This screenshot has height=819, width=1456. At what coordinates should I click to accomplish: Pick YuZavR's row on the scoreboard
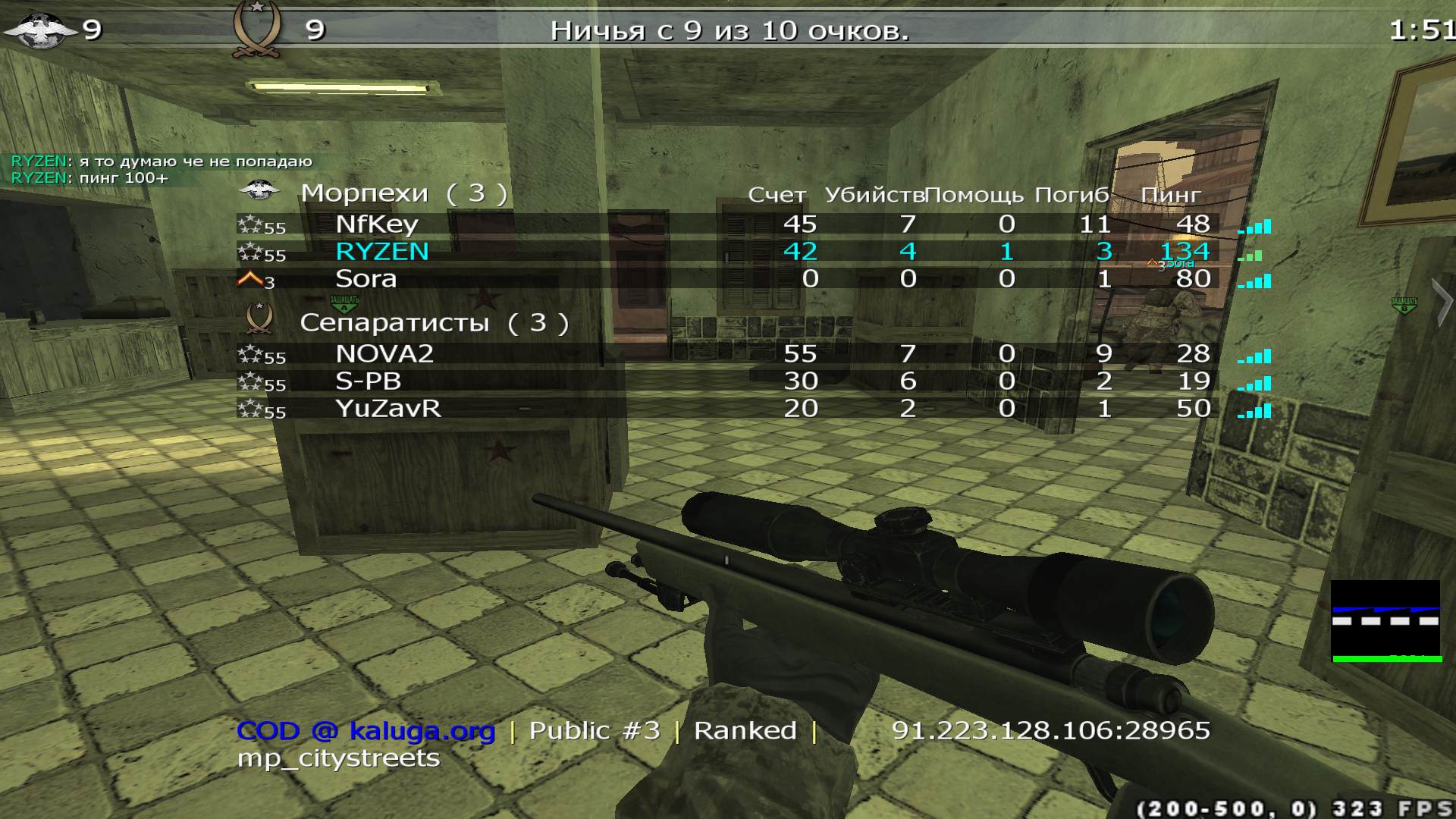point(388,409)
